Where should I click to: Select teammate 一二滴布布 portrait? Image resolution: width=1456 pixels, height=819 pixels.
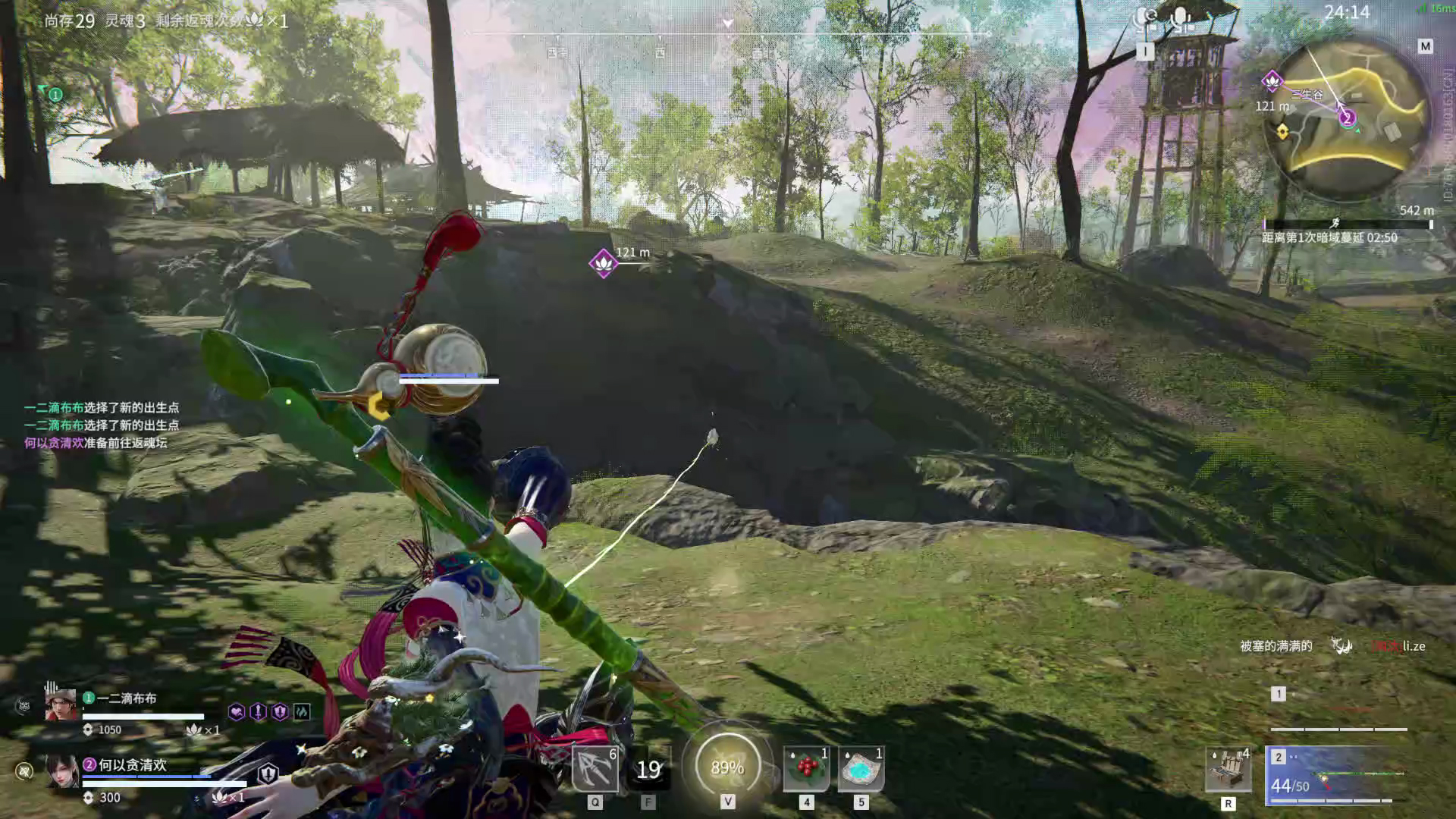[x=61, y=705]
